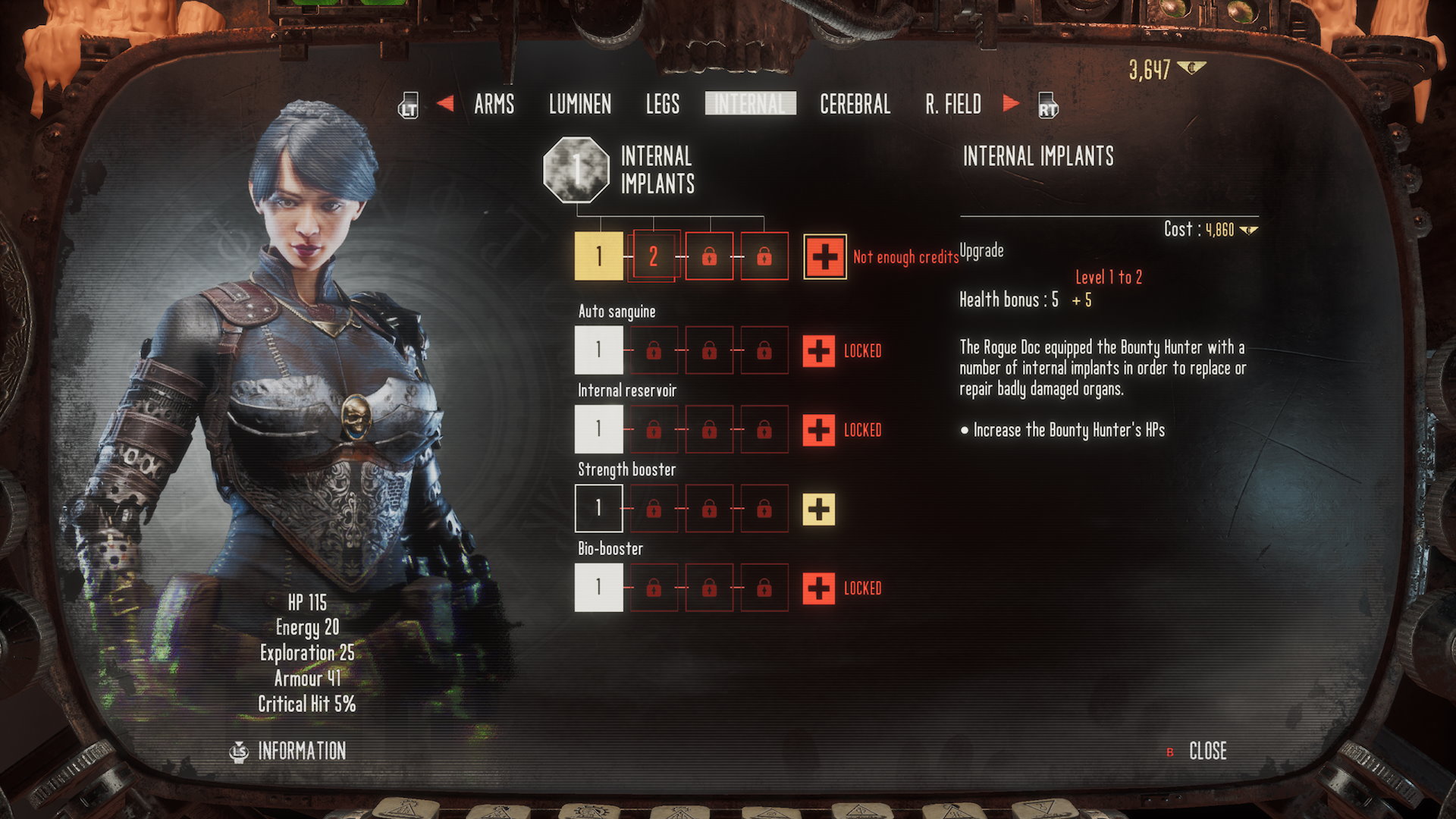Click the locked Bio-booster plus button

(x=819, y=588)
